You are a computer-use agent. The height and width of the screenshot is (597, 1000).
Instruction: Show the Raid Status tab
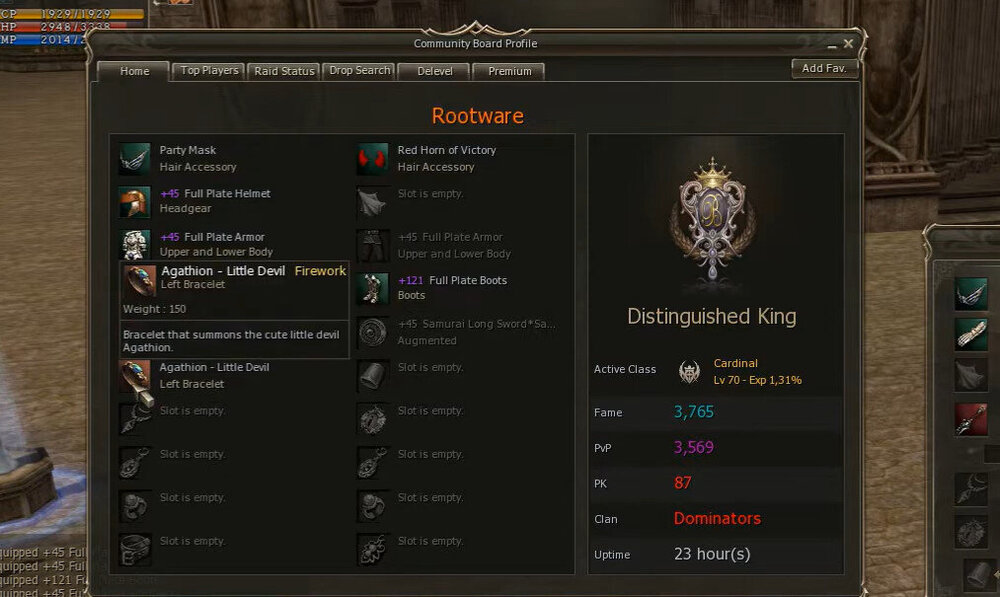click(284, 71)
